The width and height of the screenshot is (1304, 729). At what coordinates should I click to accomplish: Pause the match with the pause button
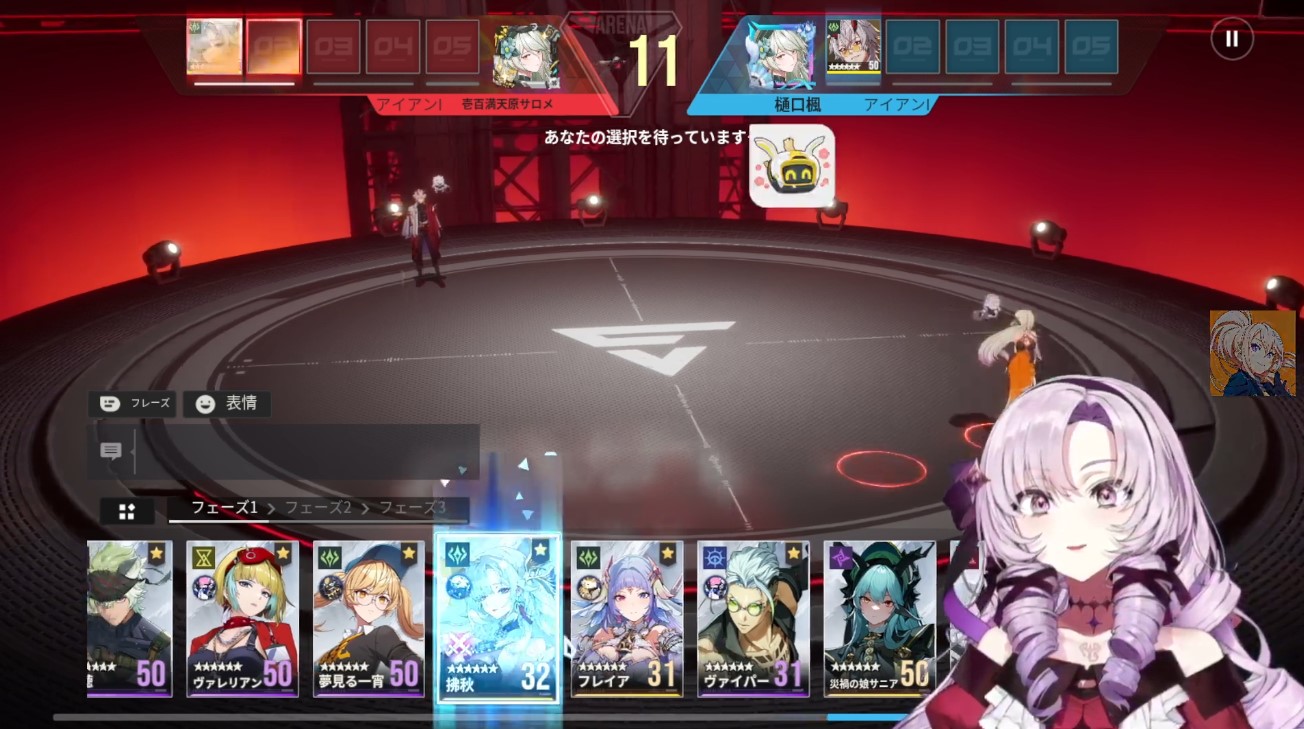pyautogui.click(x=1231, y=39)
